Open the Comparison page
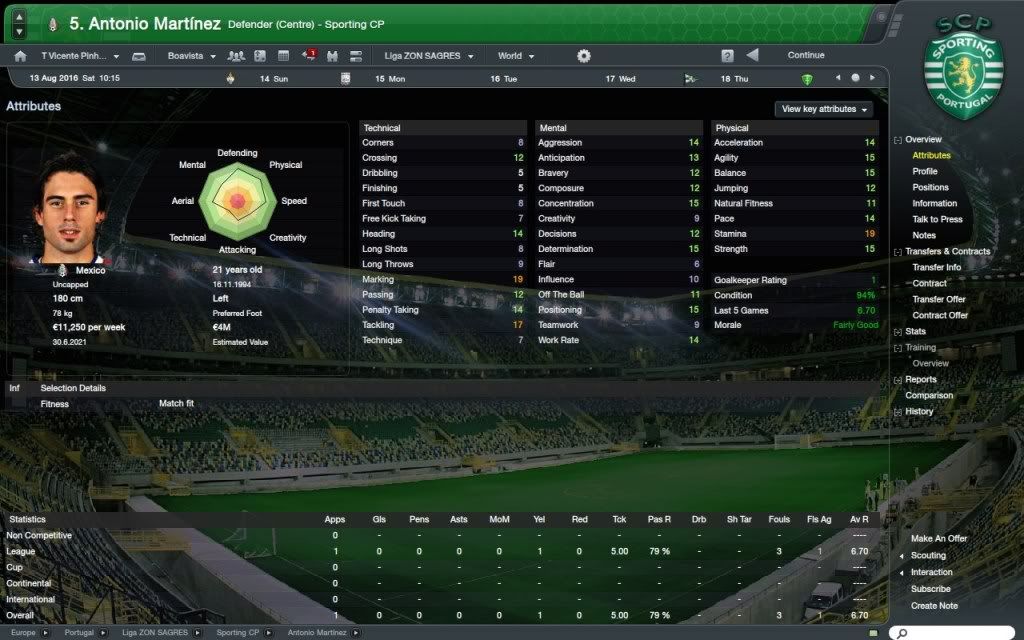Viewport: 1024px width, 640px height. pos(929,396)
